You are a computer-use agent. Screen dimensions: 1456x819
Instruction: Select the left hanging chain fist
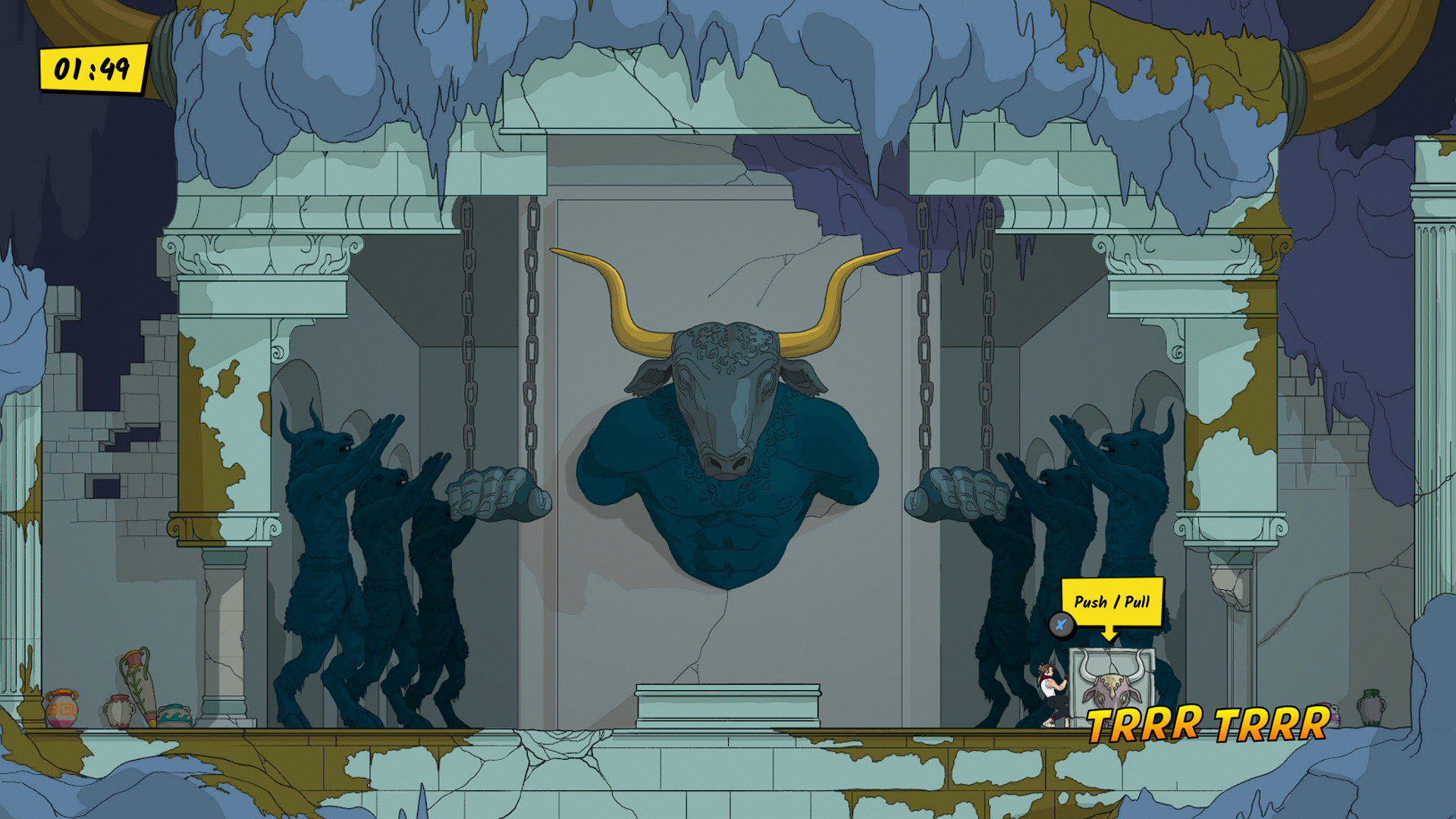tap(500, 493)
